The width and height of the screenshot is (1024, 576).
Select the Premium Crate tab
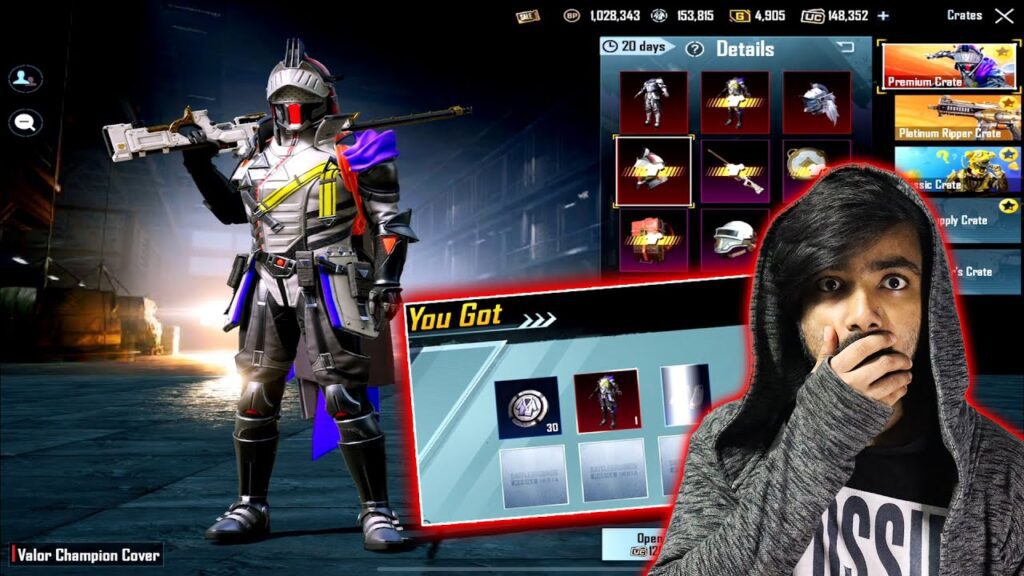950,66
